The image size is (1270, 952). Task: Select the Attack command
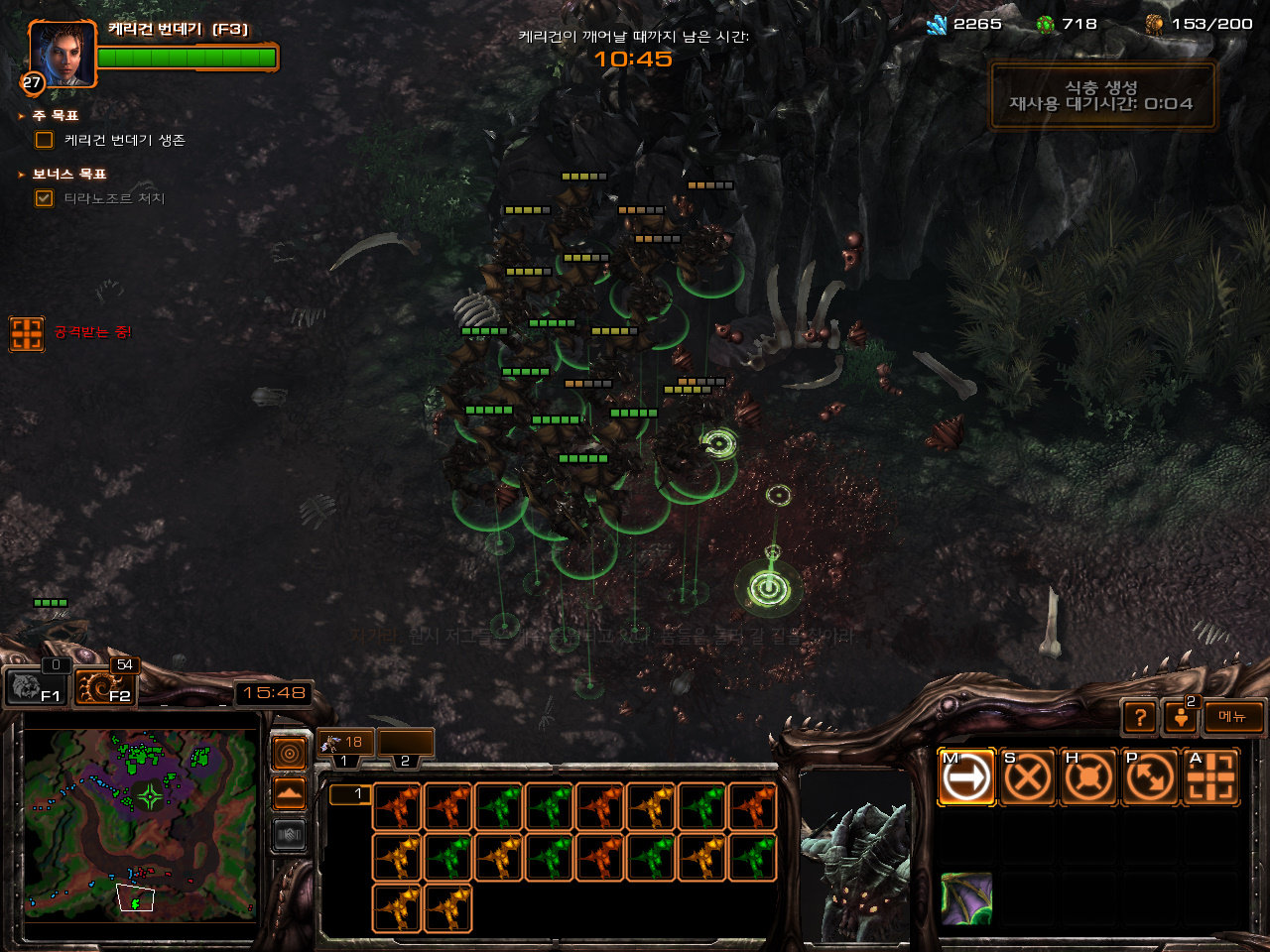1211,777
